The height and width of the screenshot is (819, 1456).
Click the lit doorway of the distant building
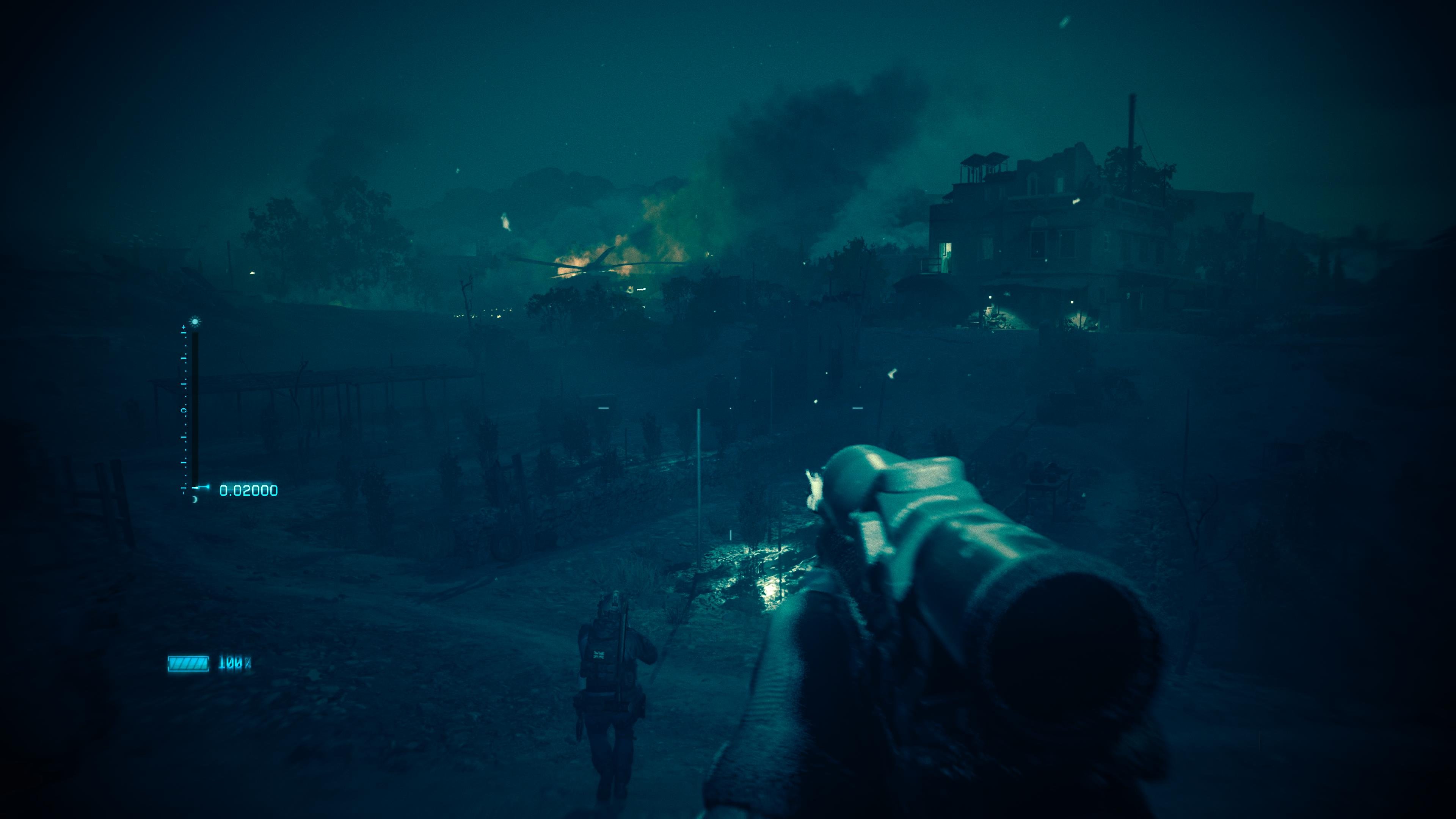click(946, 257)
